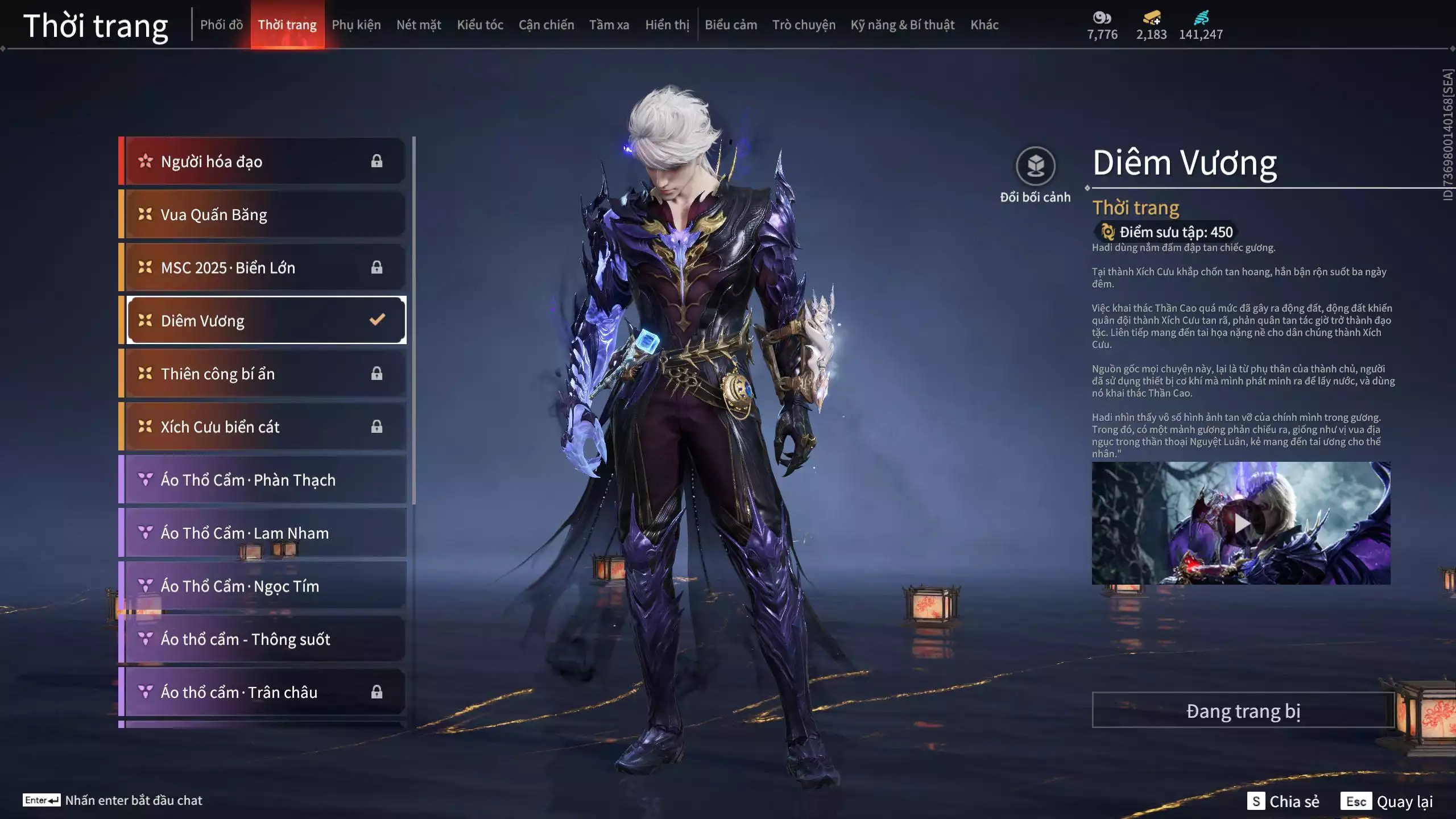Screen dimensions: 1456x819
Task: Switch to the Phối đồ tab
Action: click(221, 25)
